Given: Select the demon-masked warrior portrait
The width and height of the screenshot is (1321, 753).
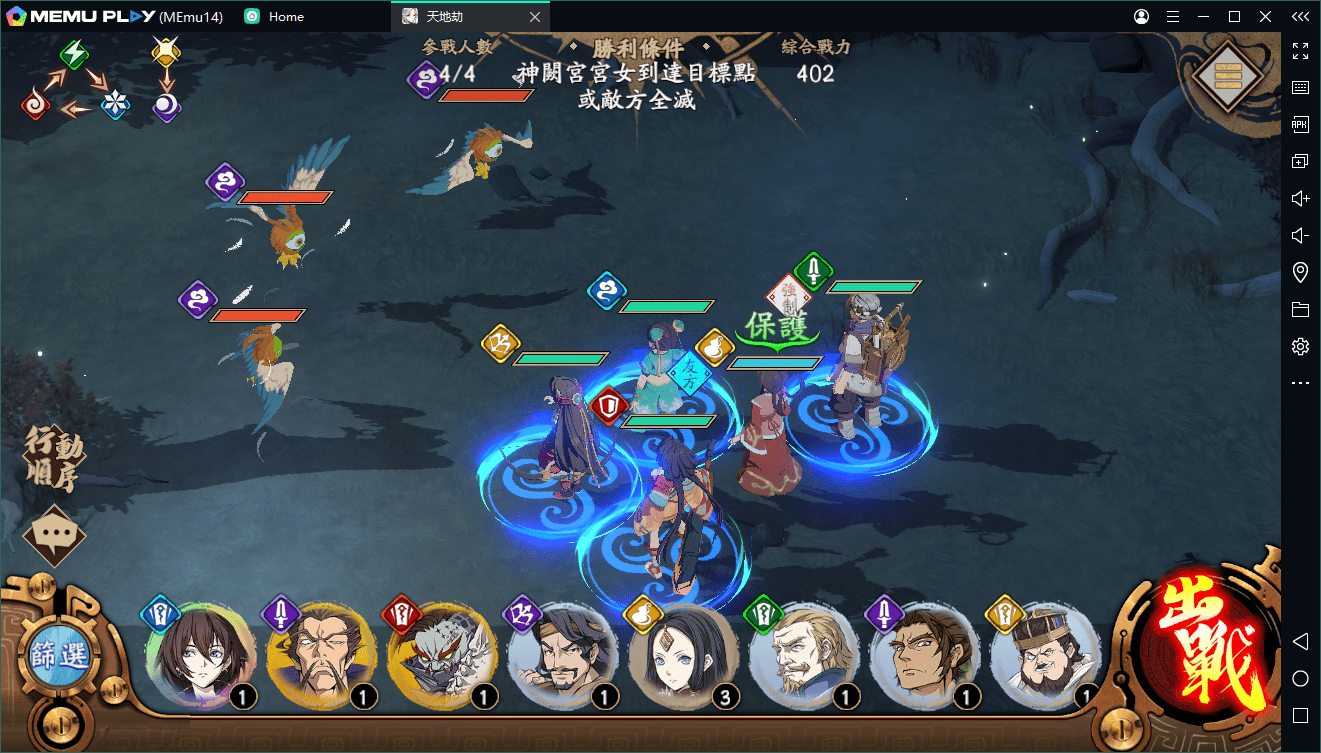Looking at the screenshot, I should pyautogui.click(x=441, y=656).
